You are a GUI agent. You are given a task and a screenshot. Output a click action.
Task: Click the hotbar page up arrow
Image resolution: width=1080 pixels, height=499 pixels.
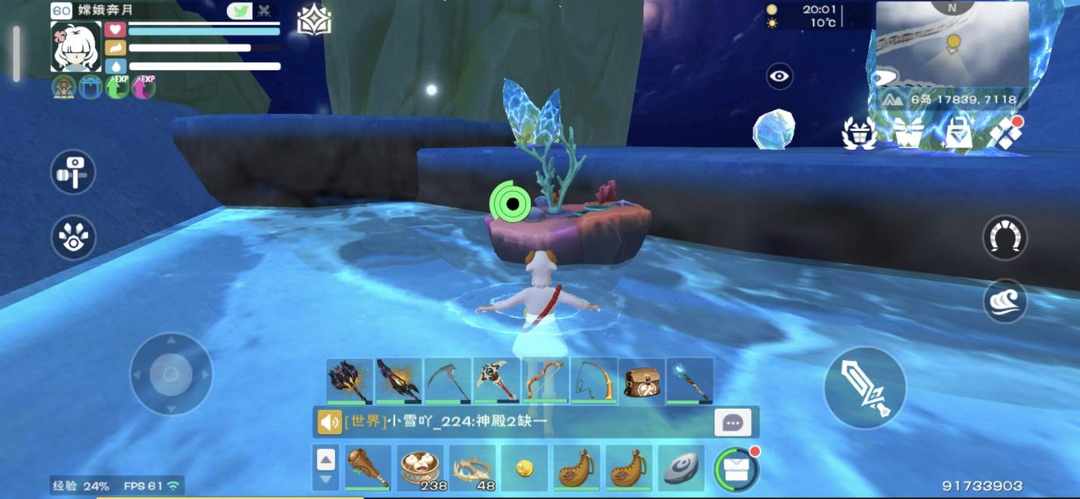(x=326, y=459)
